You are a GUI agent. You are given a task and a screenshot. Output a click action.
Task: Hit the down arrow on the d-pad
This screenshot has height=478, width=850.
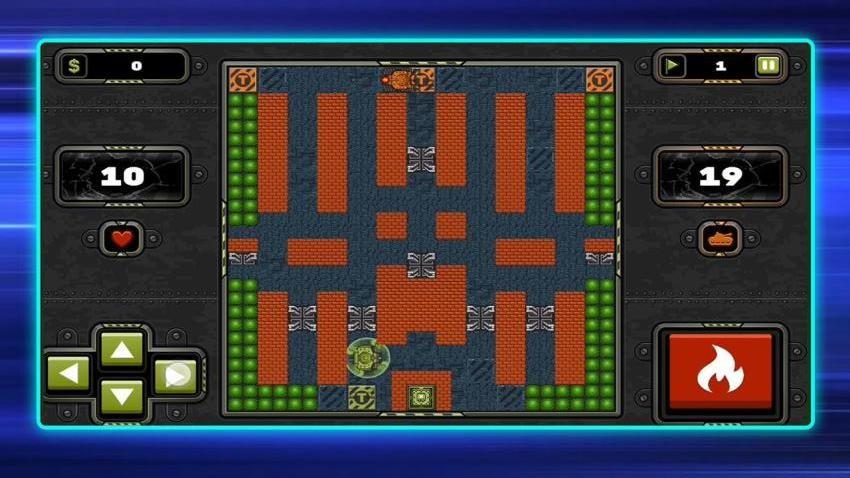[x=122, y=397]
